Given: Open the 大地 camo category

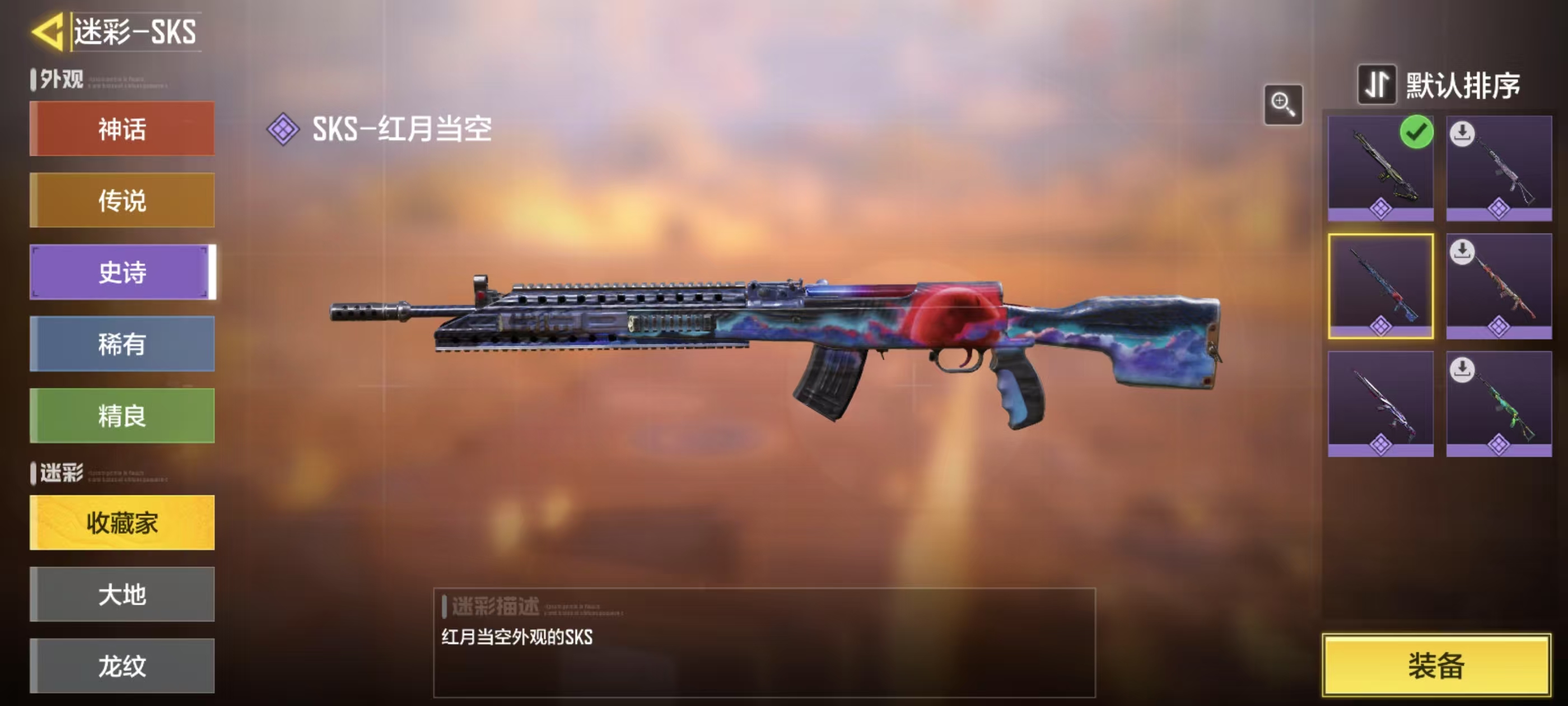Looking at the screenshot, I should point(122,594).
